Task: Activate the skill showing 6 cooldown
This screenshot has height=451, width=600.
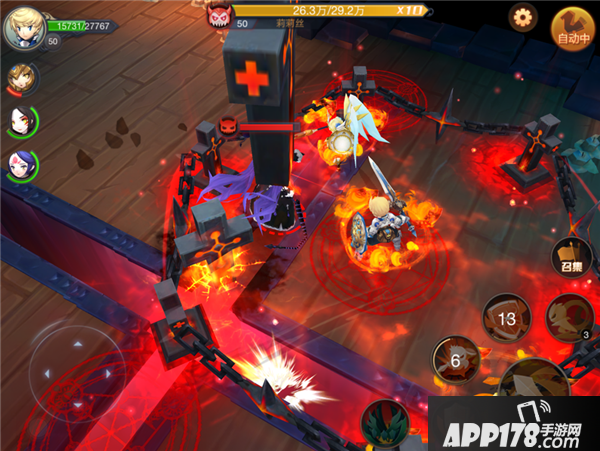Action: point(455,360)
